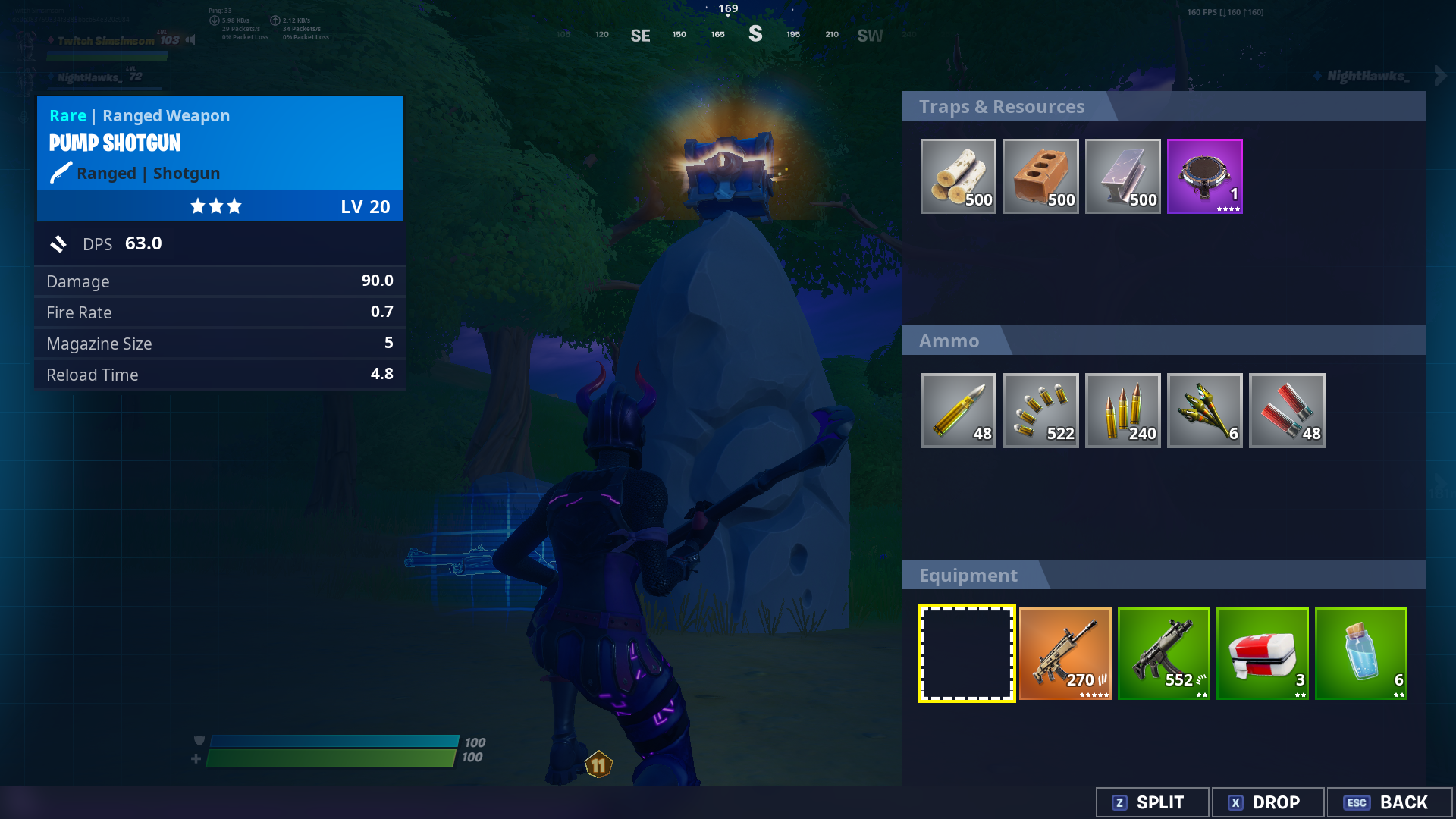Select the metal resource slot
Screen dimensions: 1456x819
click(x=1122, y=176)
